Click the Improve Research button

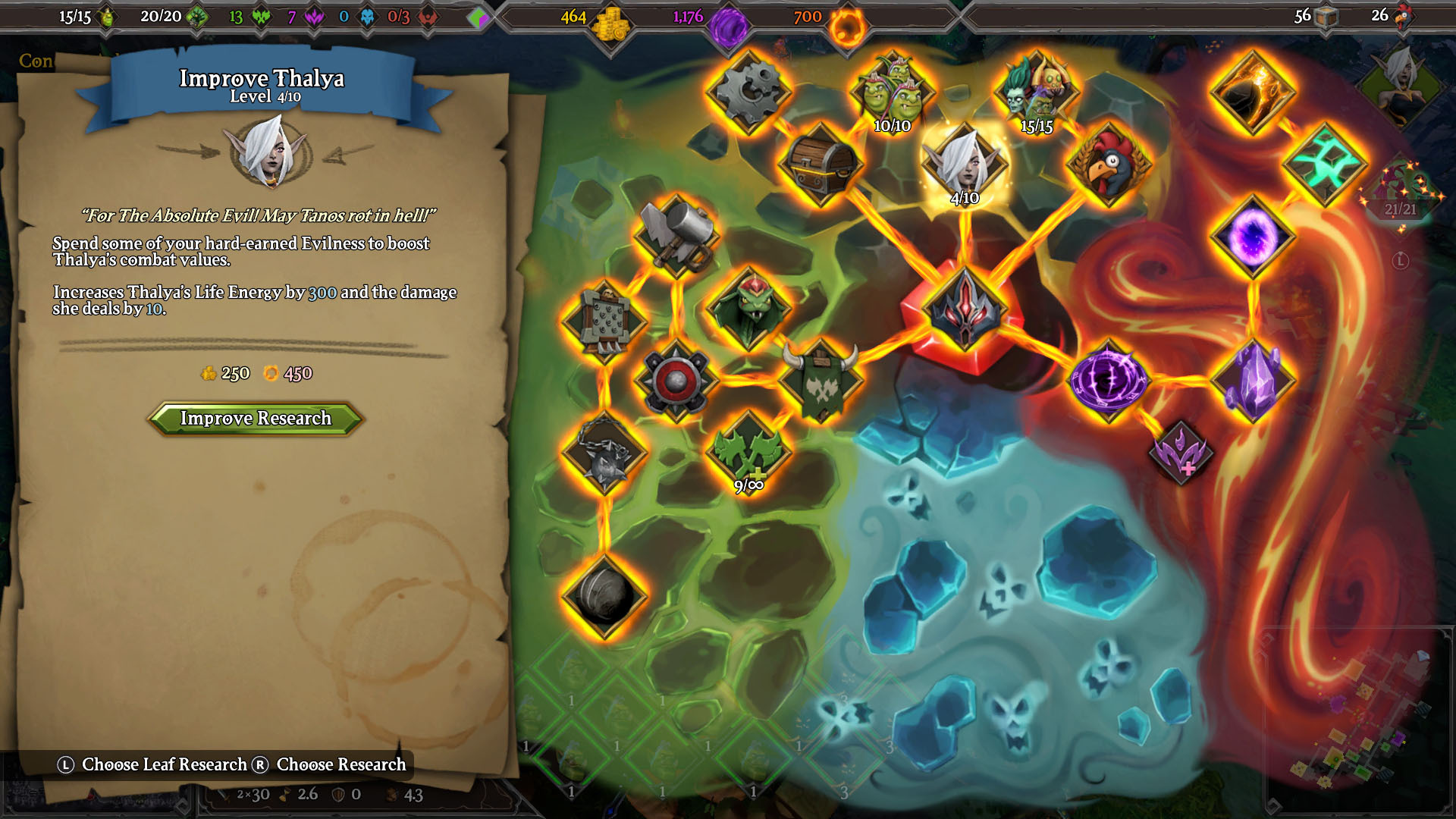[256, 419]
